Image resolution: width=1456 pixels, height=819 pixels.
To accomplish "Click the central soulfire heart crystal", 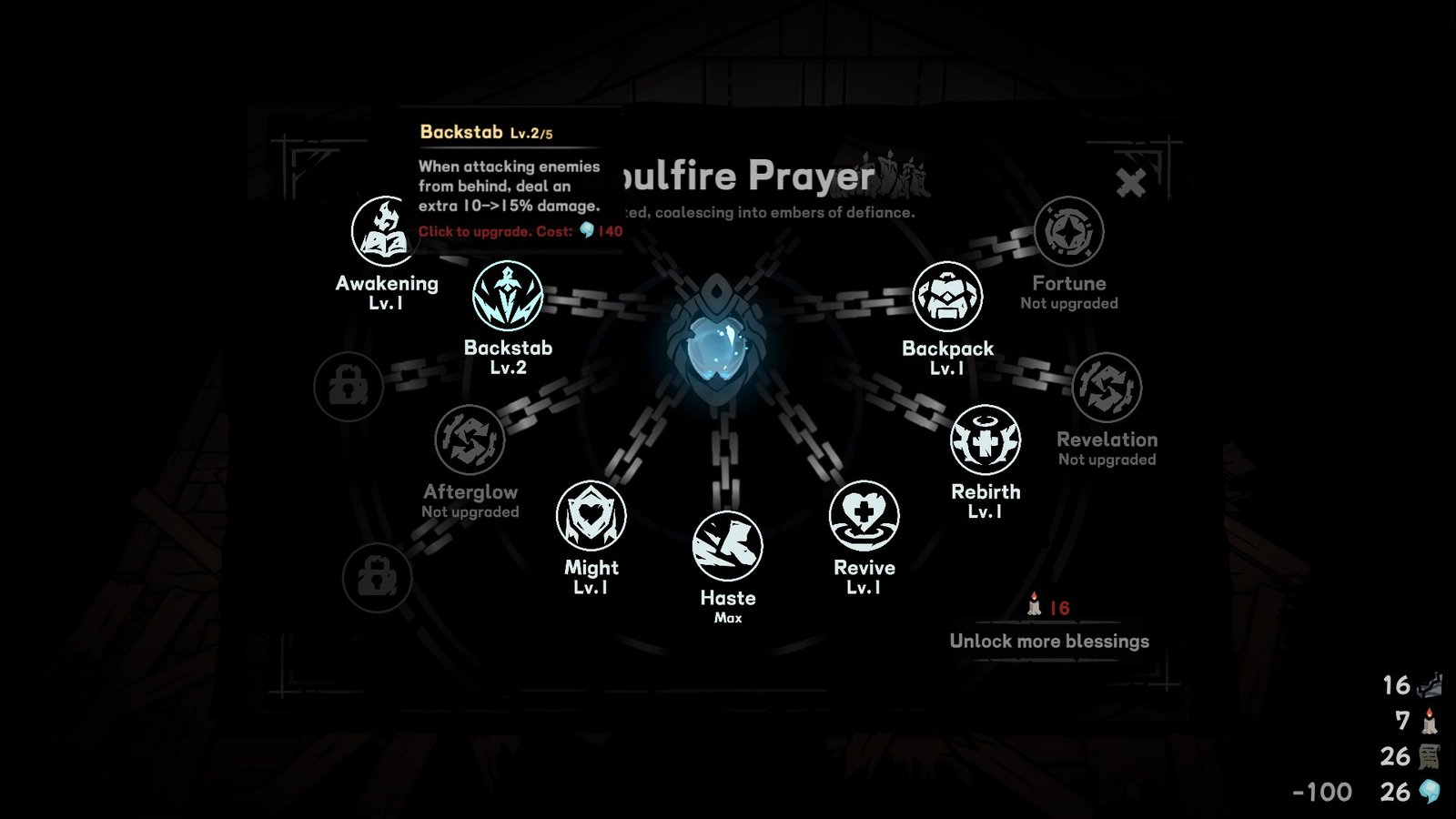I will pyautogui.click(x=719, y=346).
